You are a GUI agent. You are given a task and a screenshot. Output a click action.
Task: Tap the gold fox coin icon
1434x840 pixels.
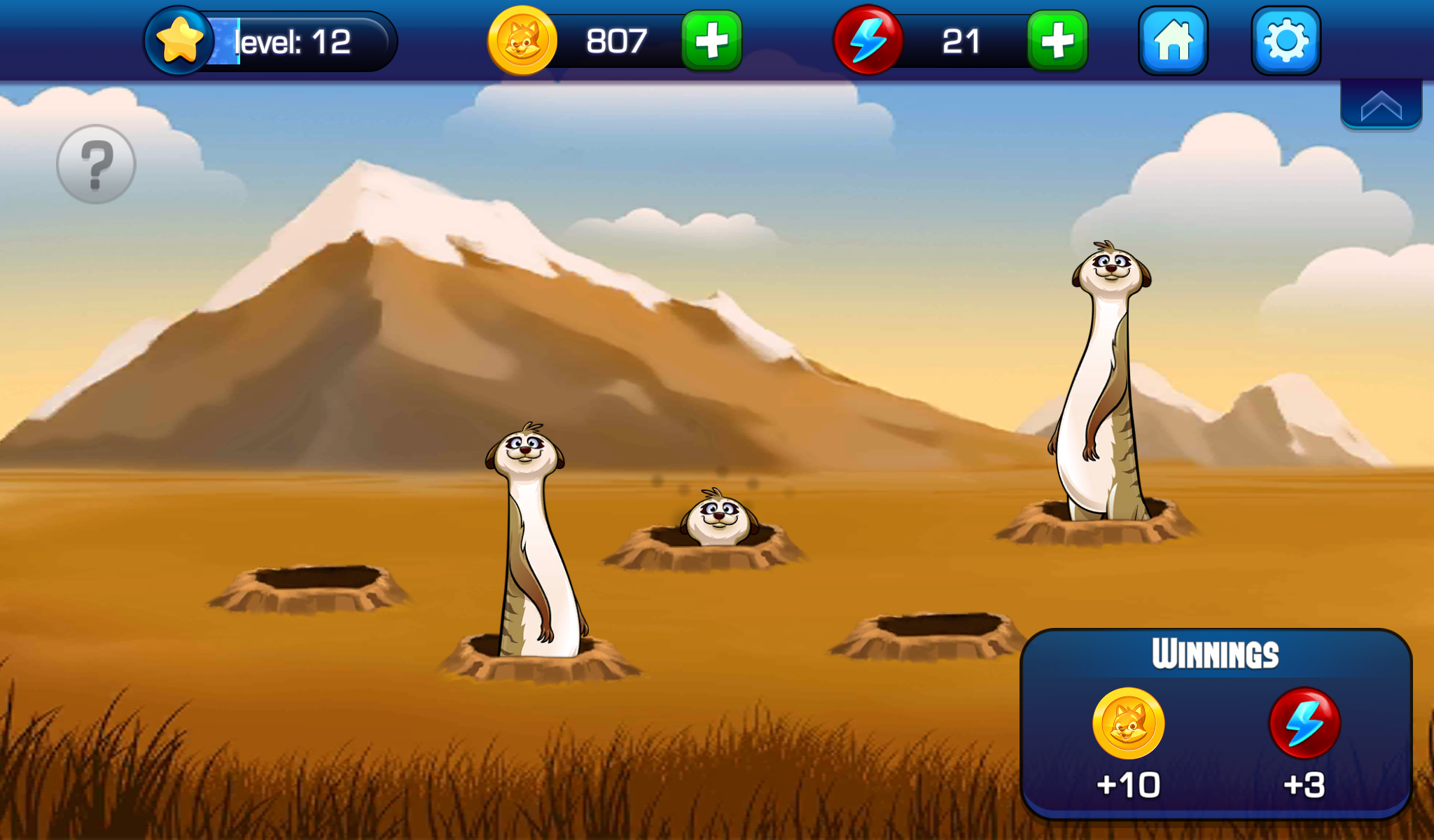(522, 41)
